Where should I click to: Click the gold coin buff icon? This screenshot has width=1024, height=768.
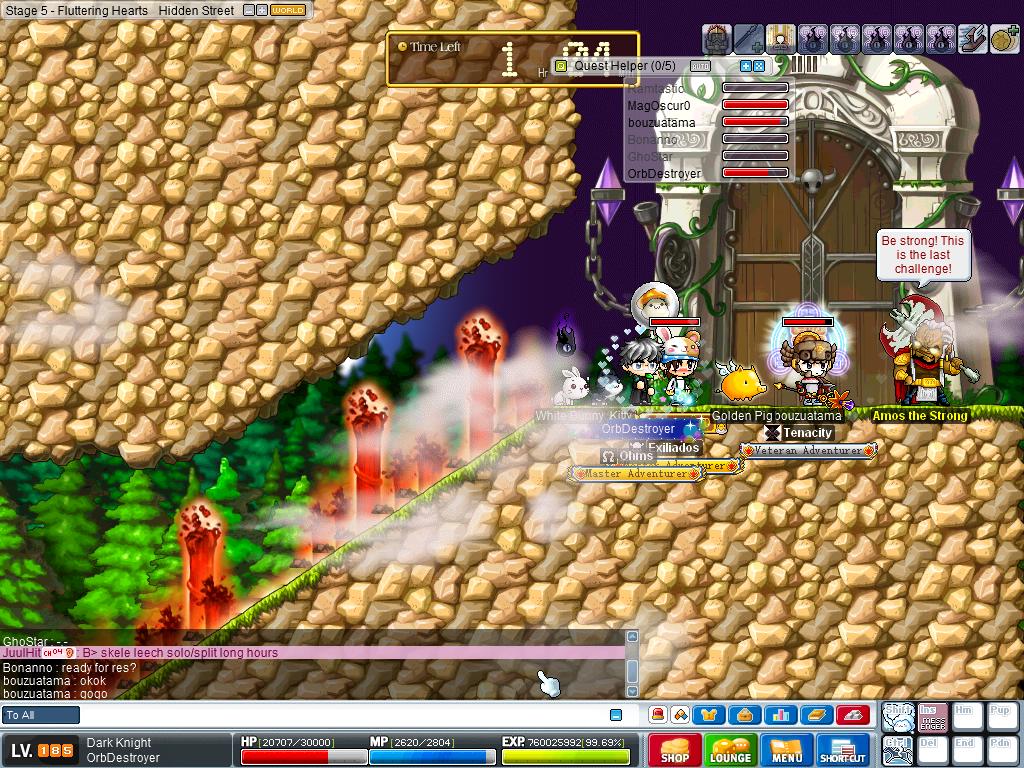click(x=1004, y=39)
